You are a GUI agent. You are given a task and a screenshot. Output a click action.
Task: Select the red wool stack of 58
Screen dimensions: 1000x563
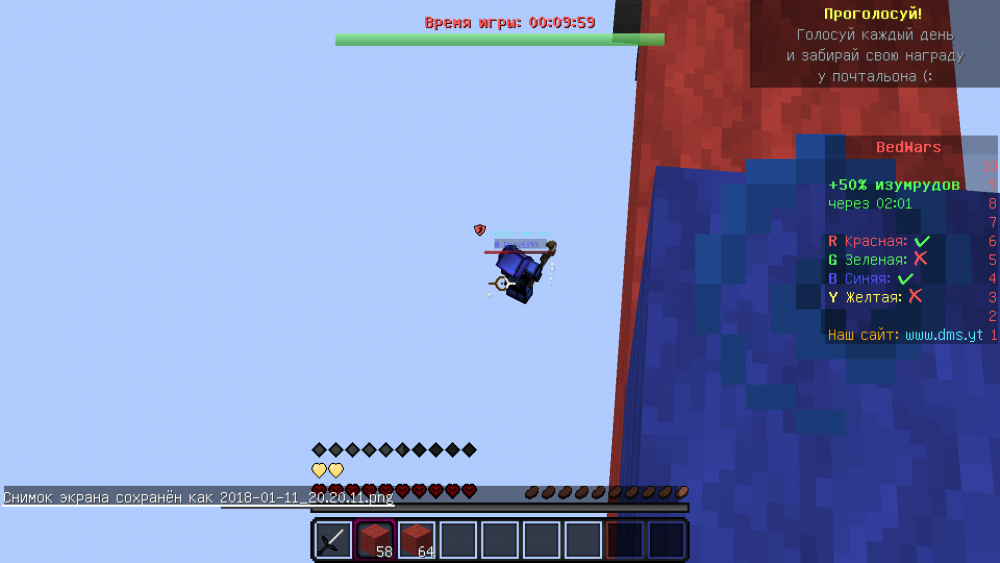click(375, 540)
